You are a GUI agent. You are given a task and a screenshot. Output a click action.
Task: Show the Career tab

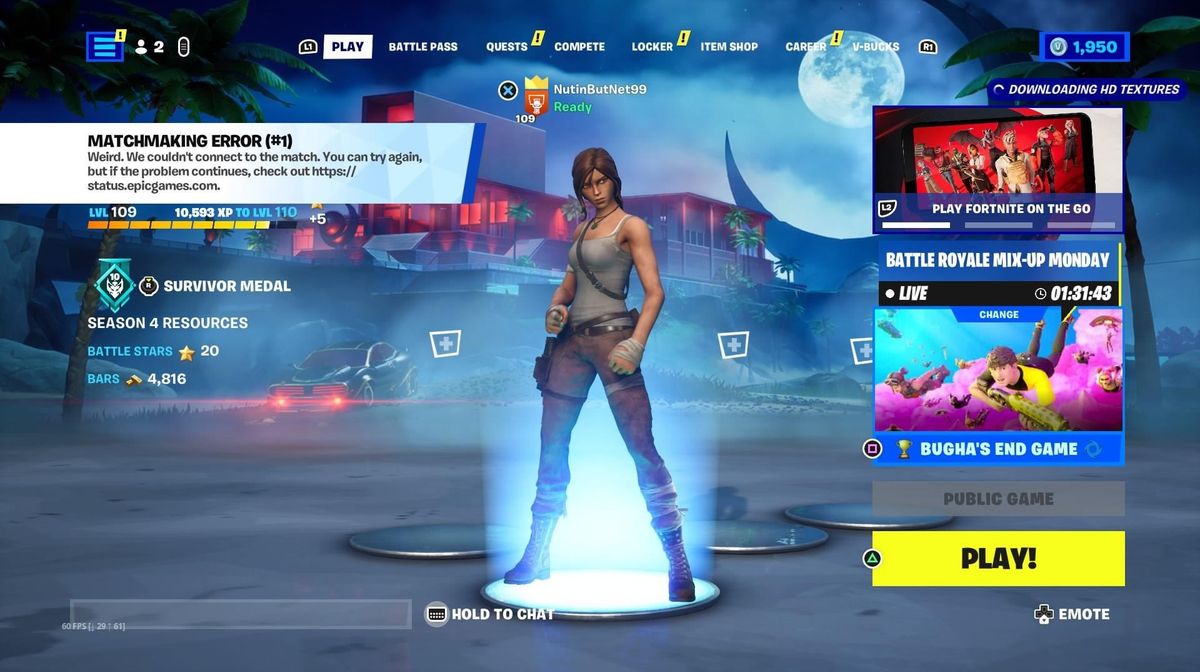pyautogui.click(x=805, y=47)
